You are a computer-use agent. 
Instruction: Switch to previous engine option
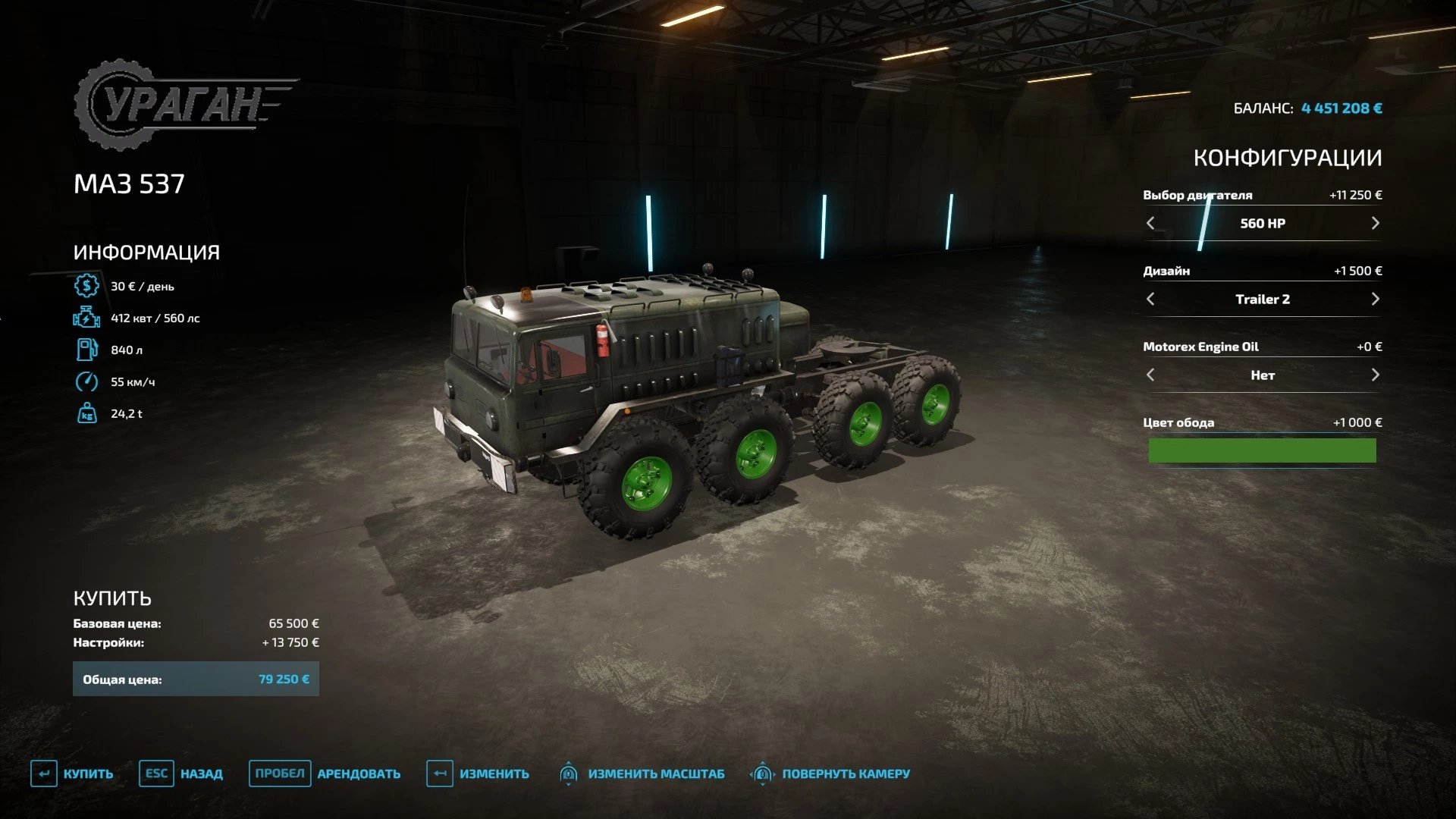[x=1150, y=223]
